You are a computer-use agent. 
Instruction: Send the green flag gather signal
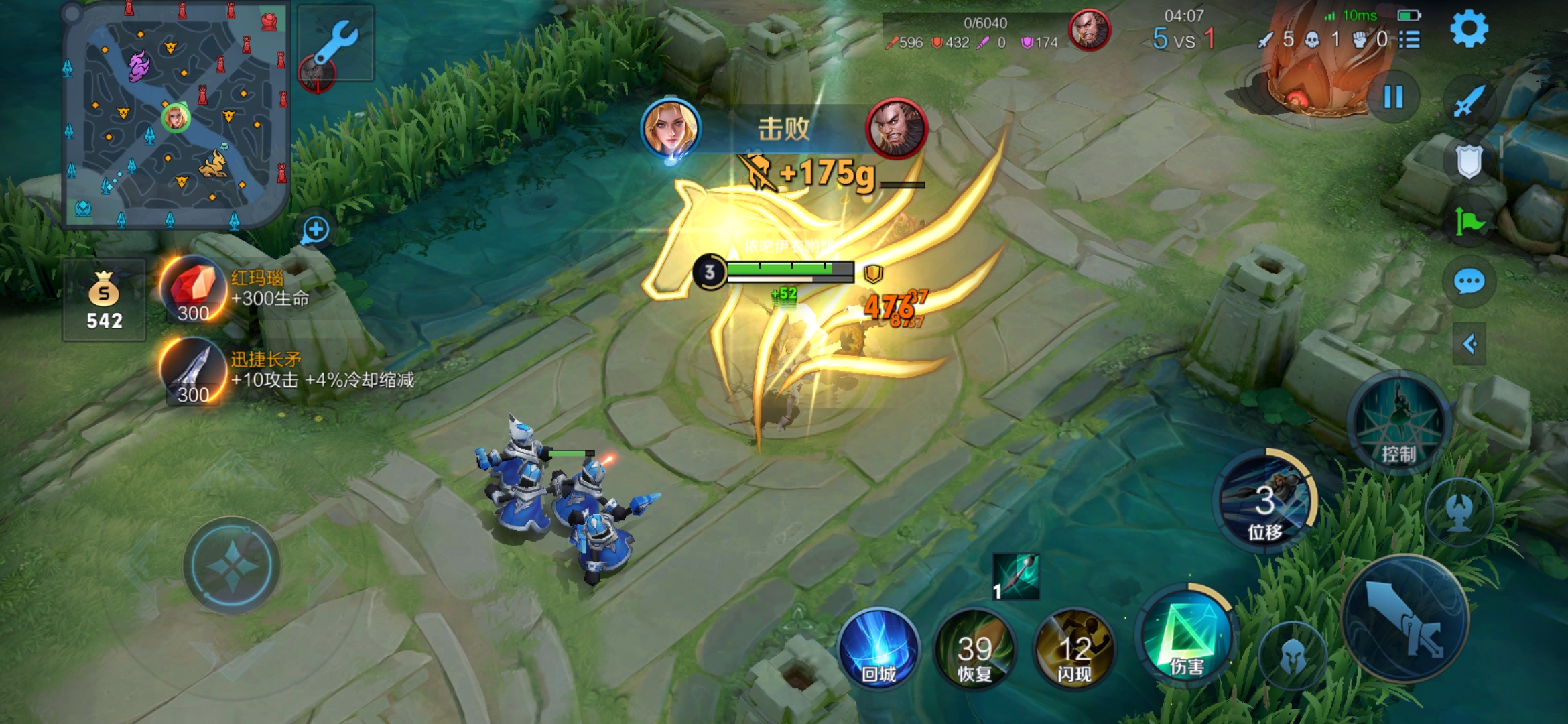[x=1469, y=222]
